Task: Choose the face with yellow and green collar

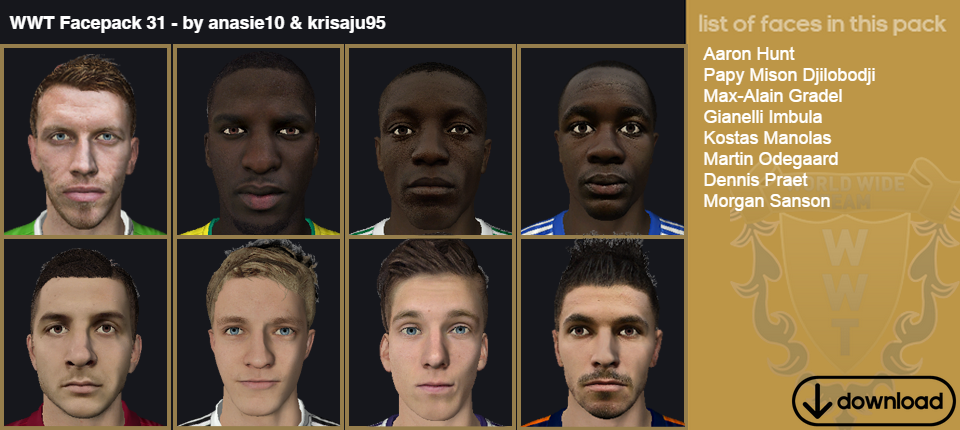Action: (x=258, y=140)
